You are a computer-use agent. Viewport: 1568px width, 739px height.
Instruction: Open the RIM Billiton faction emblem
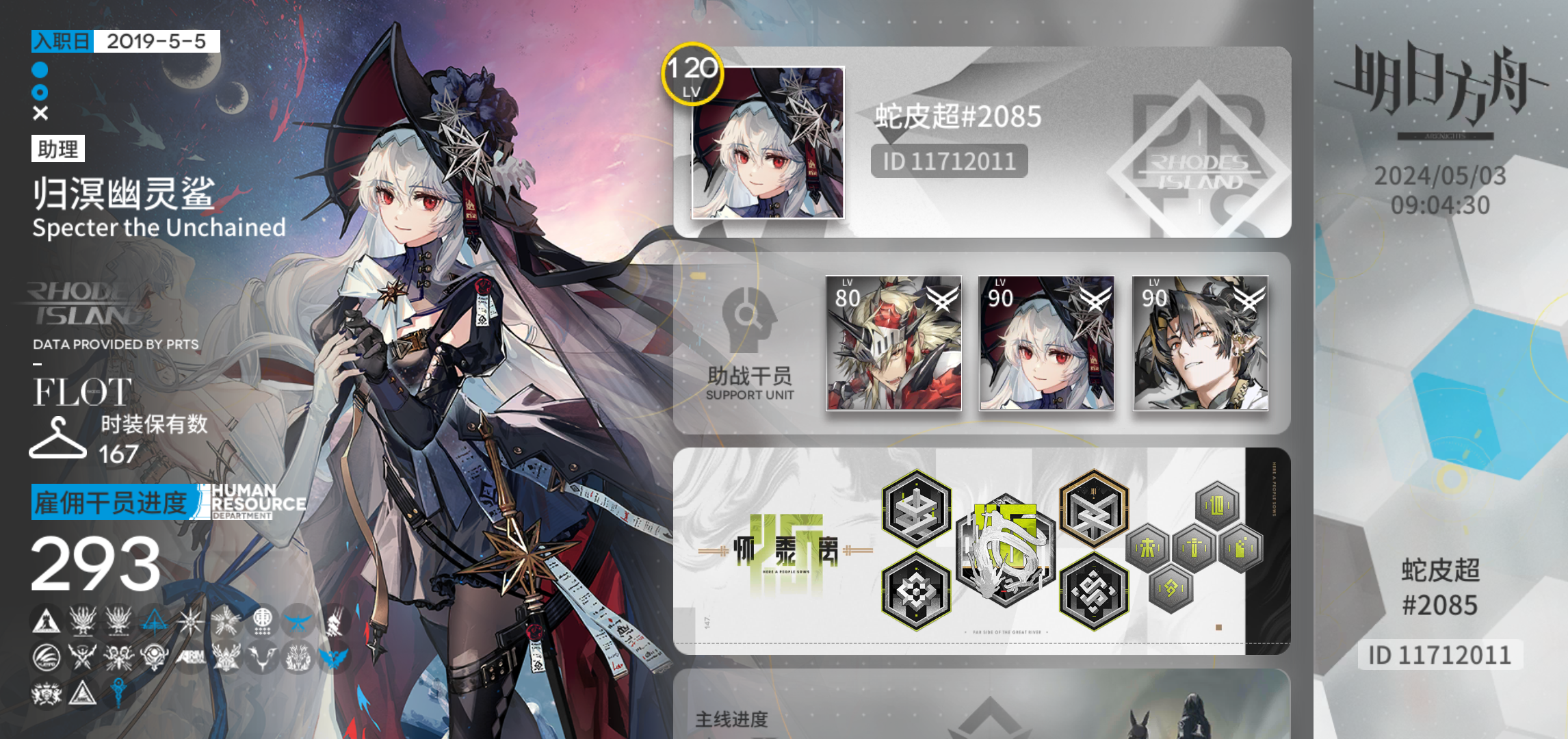[191, 658]
